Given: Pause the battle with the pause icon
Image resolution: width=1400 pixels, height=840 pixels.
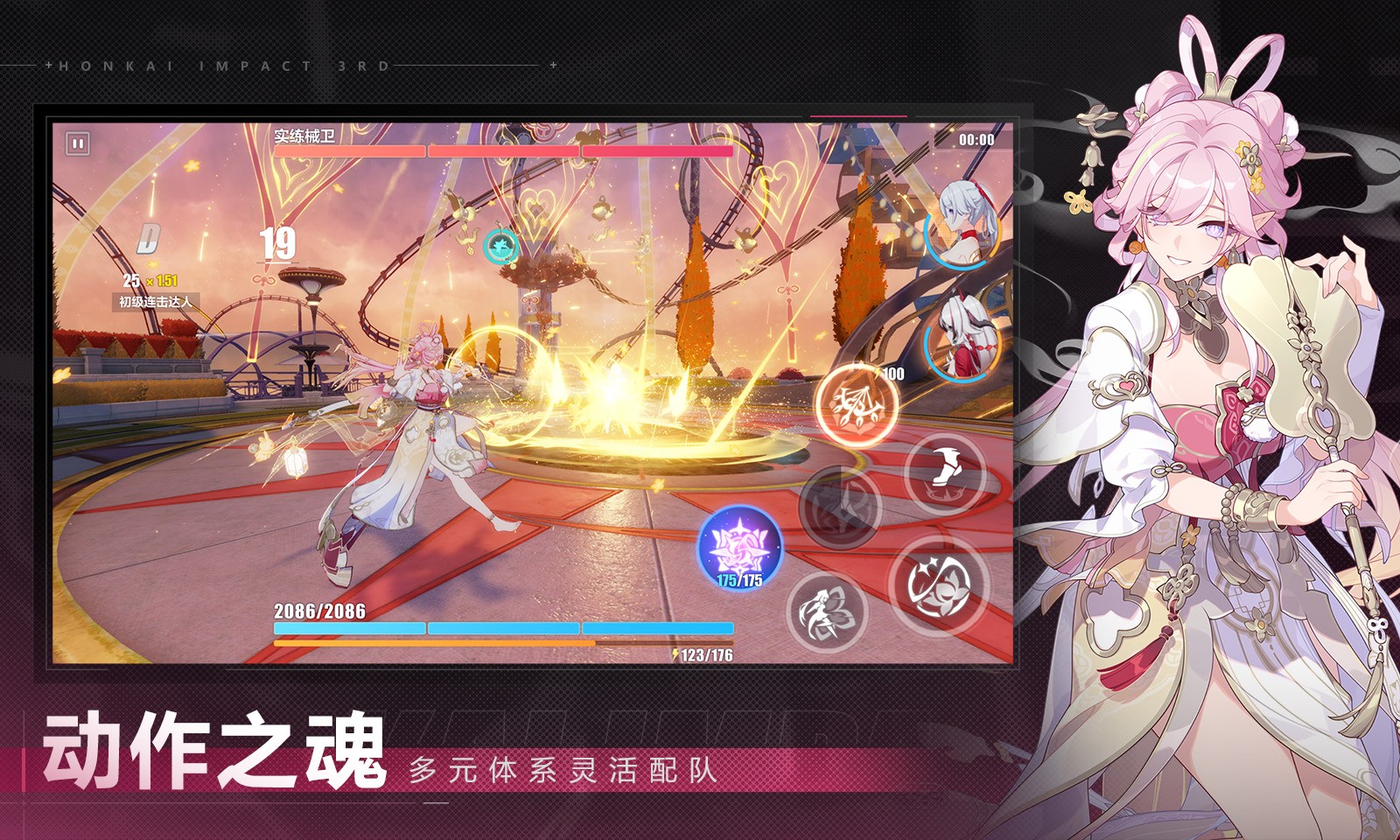Looking at the screenshot, I should click(x=77, y=142).
